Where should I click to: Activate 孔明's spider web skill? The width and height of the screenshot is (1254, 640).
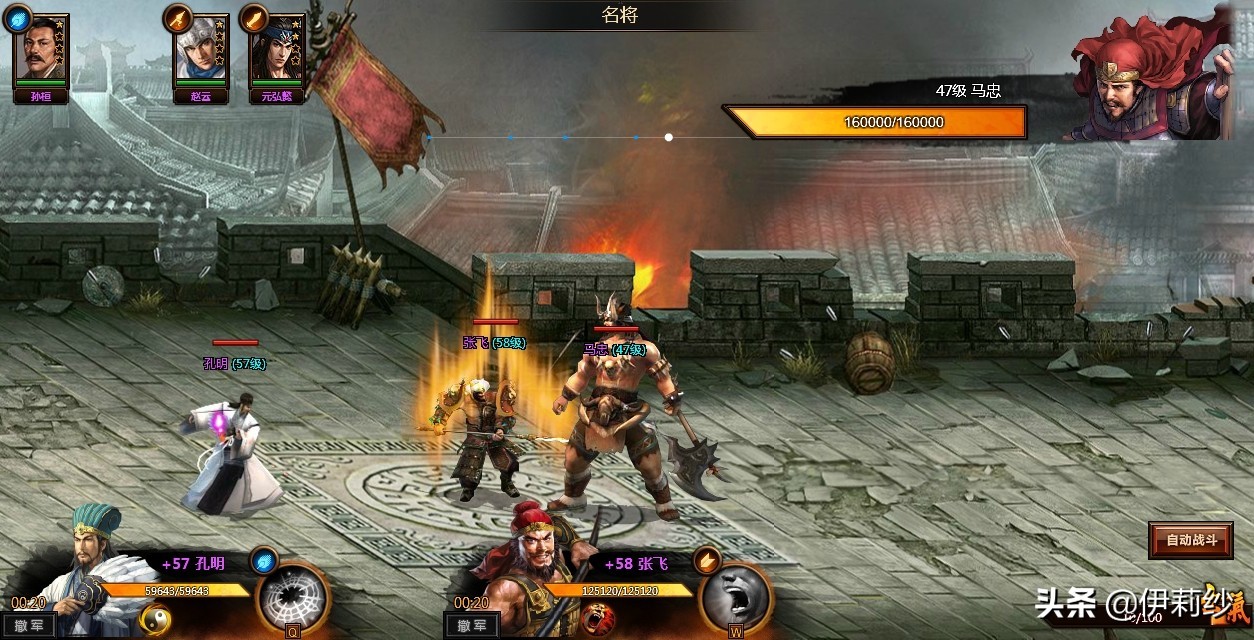point(293,597)
